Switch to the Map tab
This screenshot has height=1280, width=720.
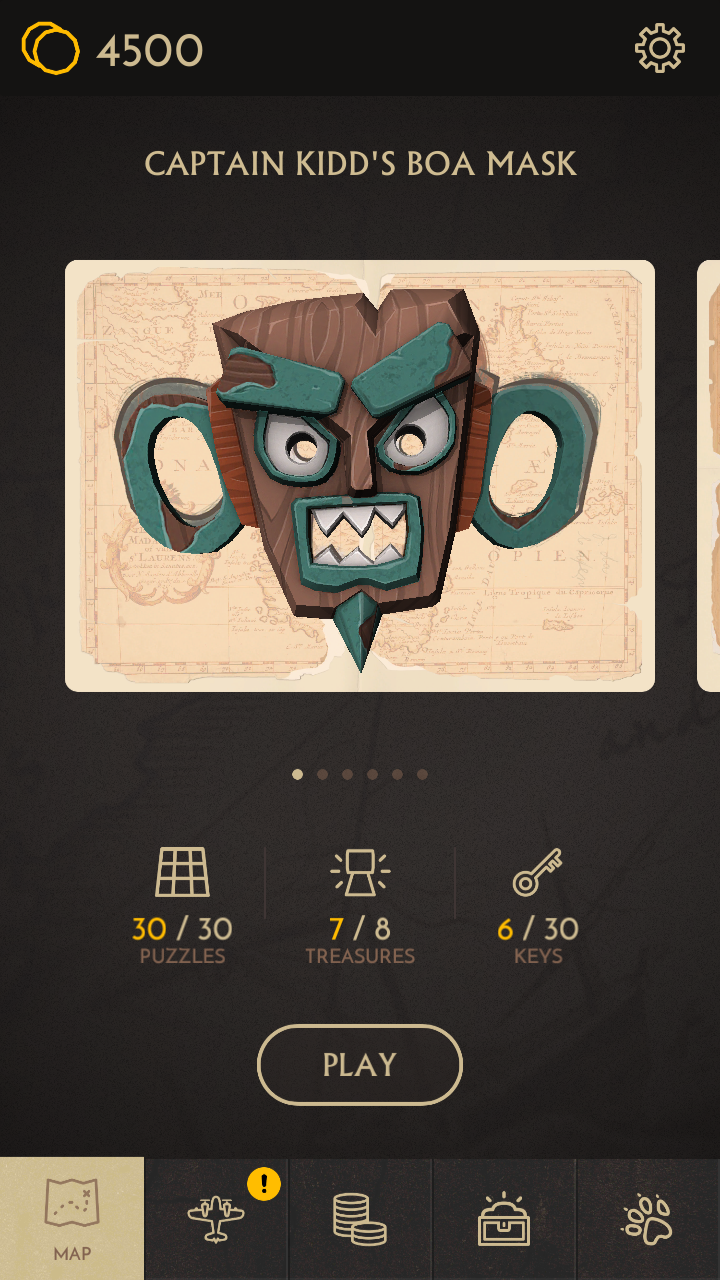click(x=72, y=1218)
